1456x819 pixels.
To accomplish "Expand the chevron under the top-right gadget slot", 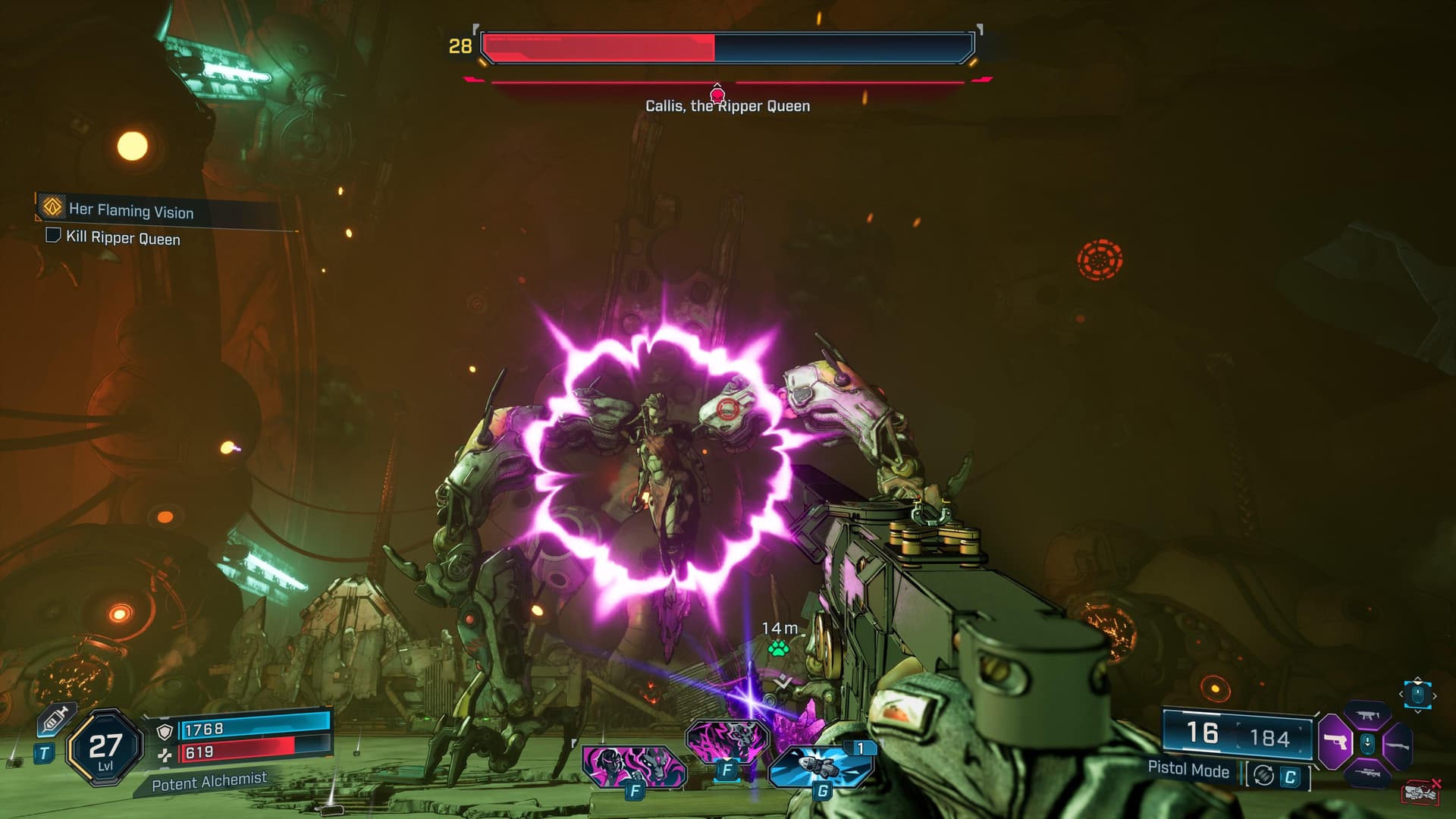I will click(x=1417, y=714).
